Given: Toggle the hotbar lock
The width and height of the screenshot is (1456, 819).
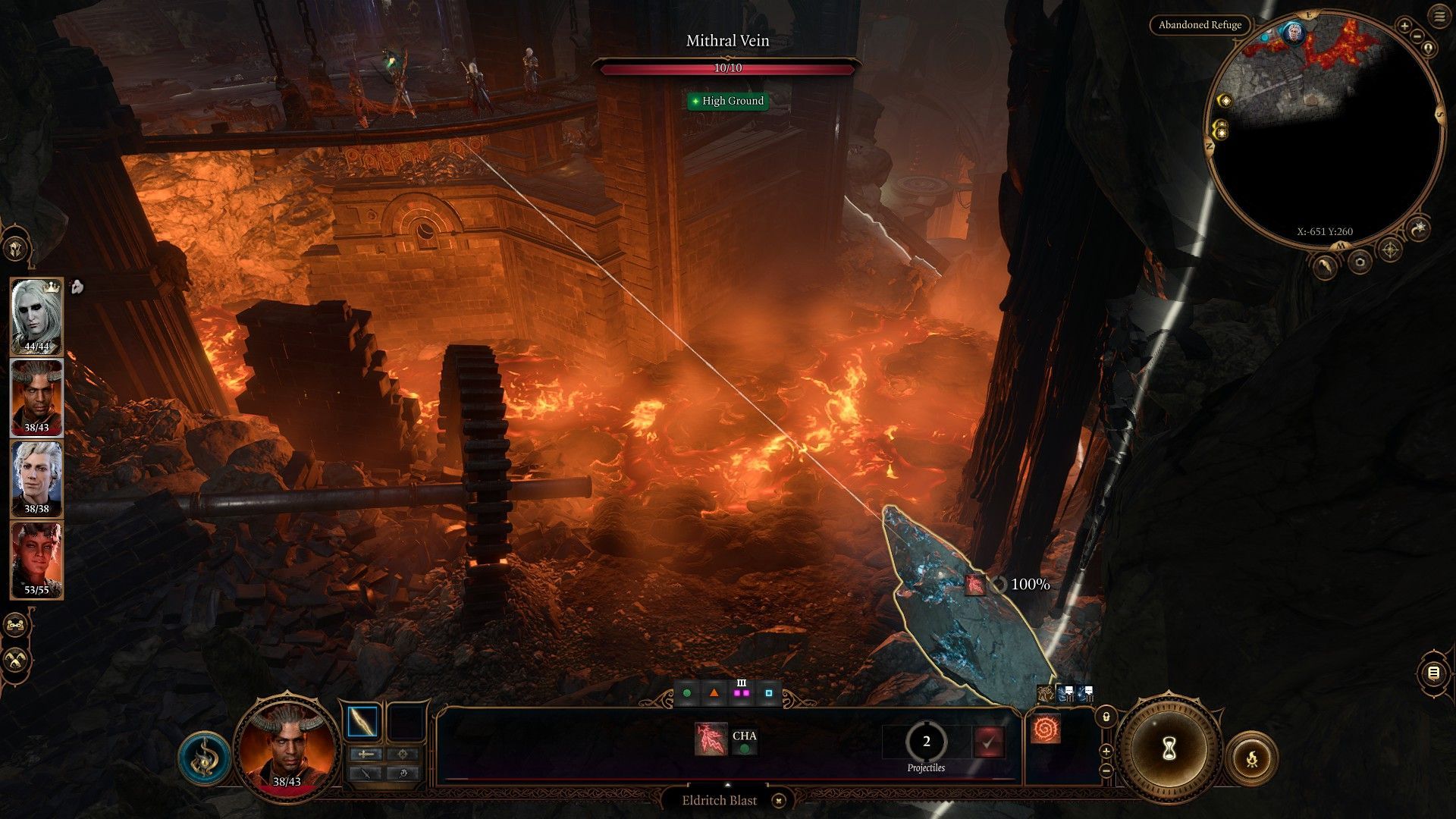Looking at the screenshot, I should 1106,717.
